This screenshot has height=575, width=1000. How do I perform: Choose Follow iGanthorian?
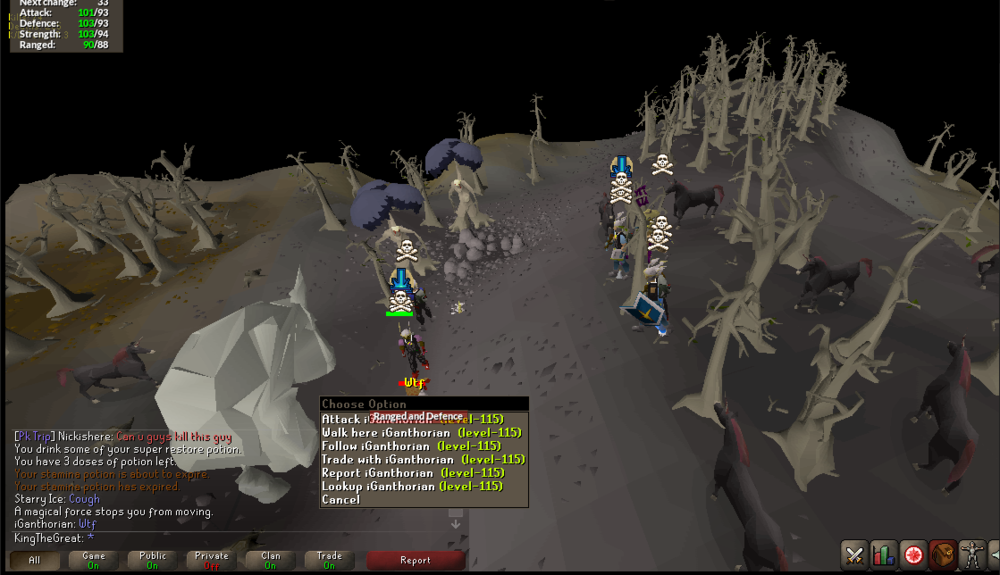[411, 446]
